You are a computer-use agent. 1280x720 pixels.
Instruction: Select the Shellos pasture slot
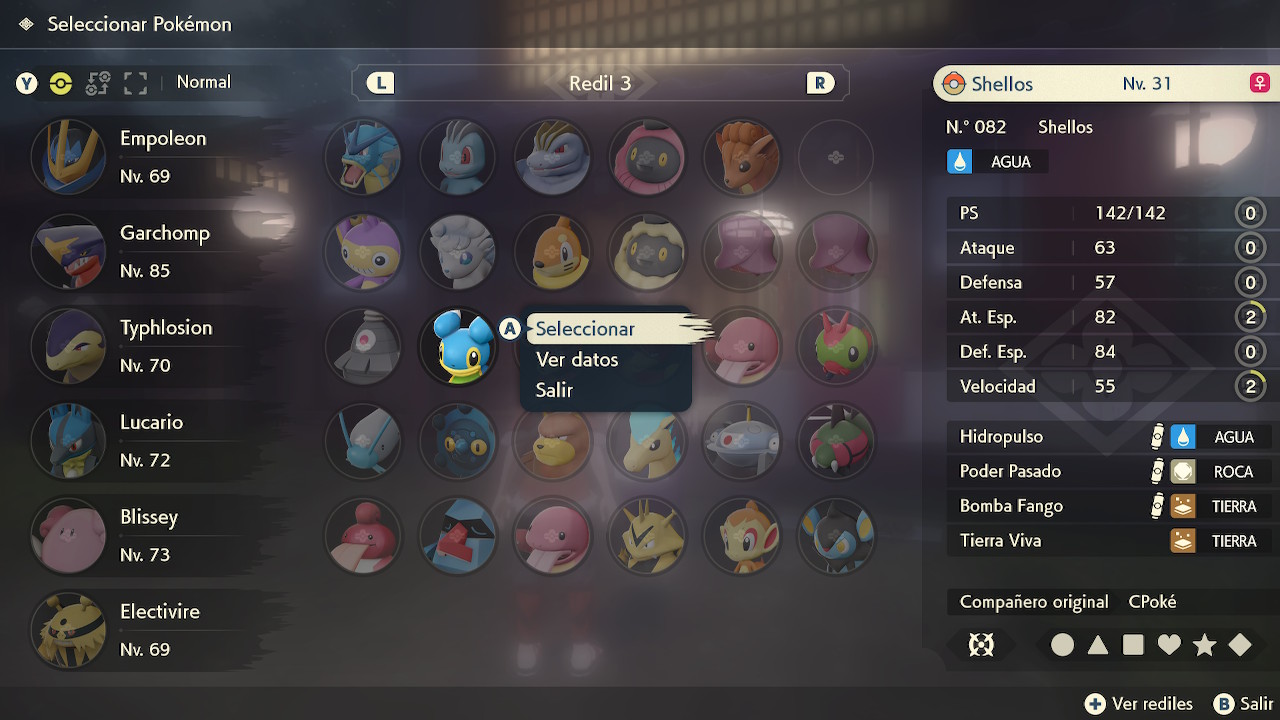point(458,347)
